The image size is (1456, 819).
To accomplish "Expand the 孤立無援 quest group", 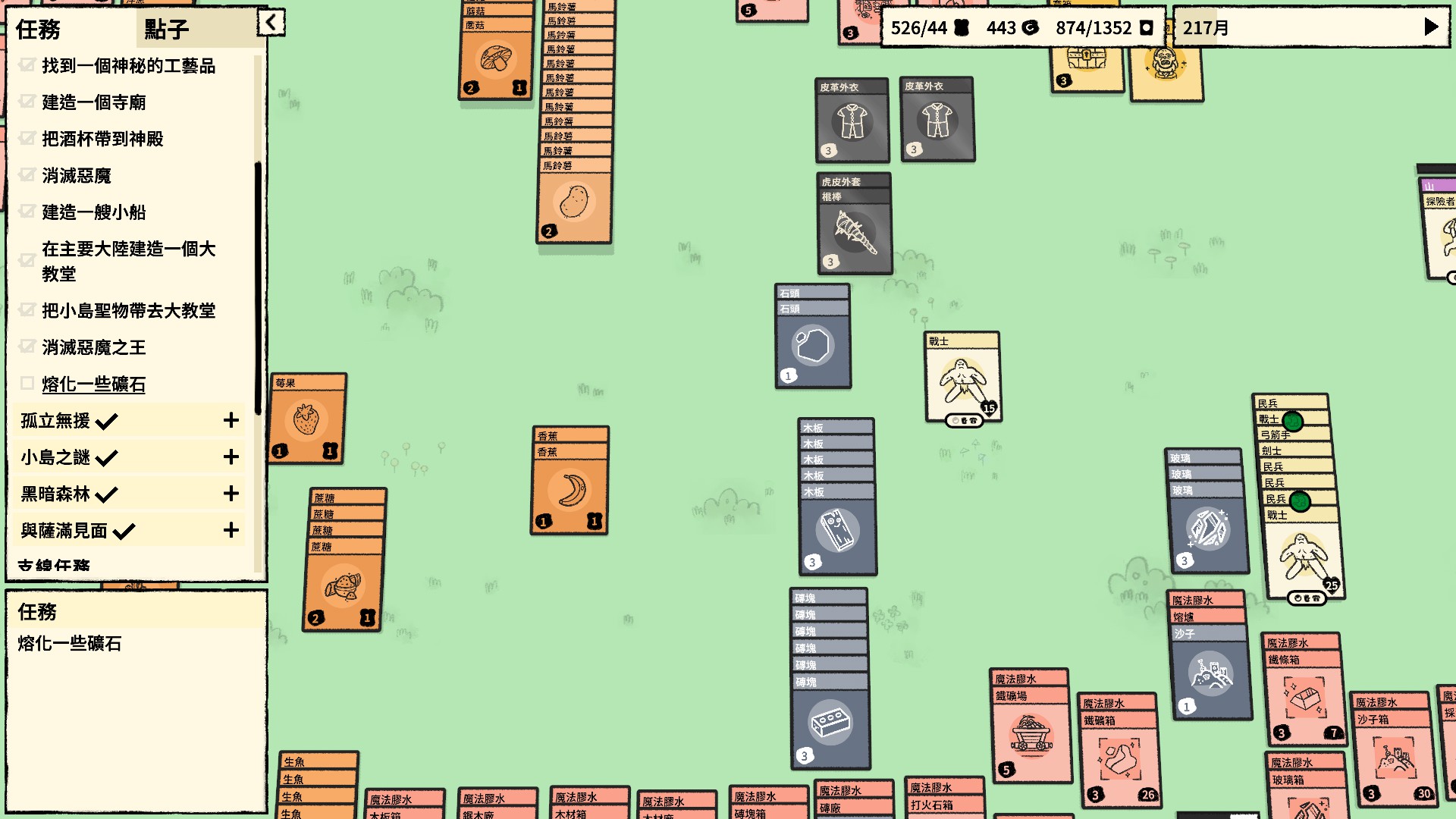I will [x=231, y=421].
